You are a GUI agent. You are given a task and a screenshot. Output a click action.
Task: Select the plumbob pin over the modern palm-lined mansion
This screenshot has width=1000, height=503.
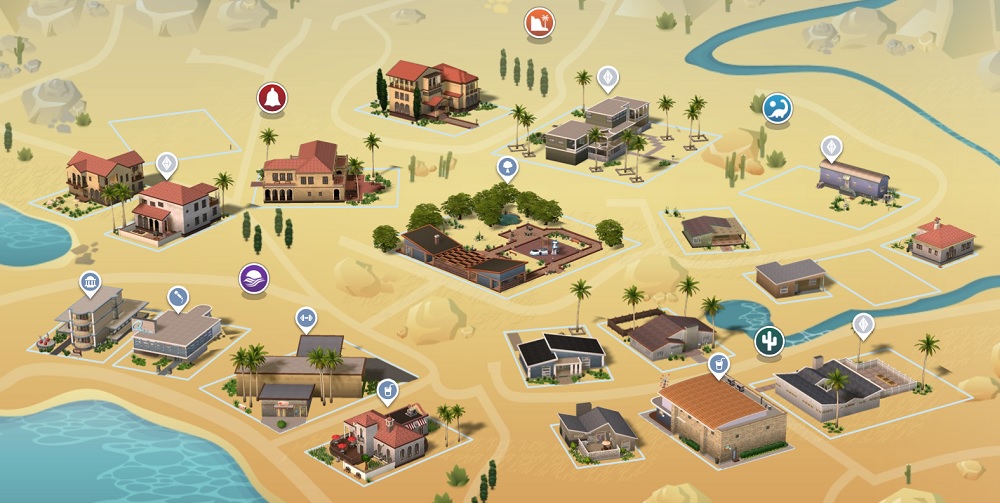[607, 77]
